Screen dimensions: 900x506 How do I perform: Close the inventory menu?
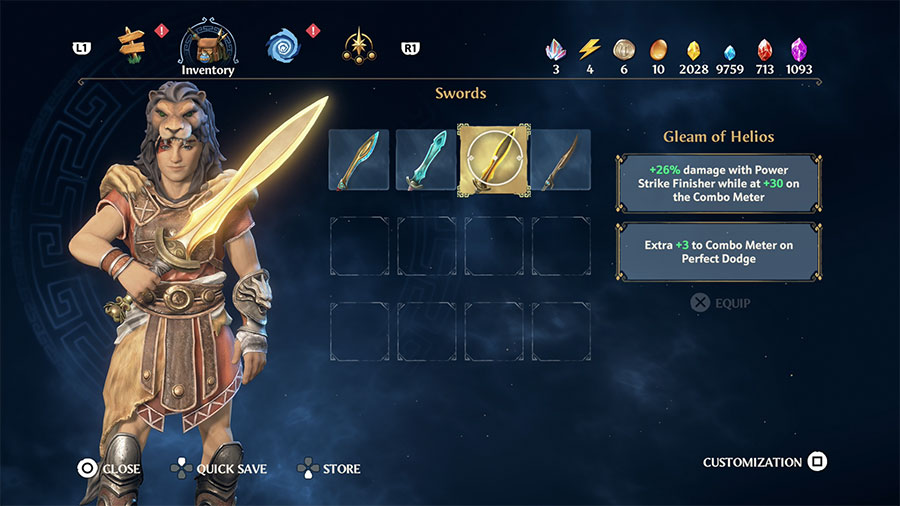[110, 468]
